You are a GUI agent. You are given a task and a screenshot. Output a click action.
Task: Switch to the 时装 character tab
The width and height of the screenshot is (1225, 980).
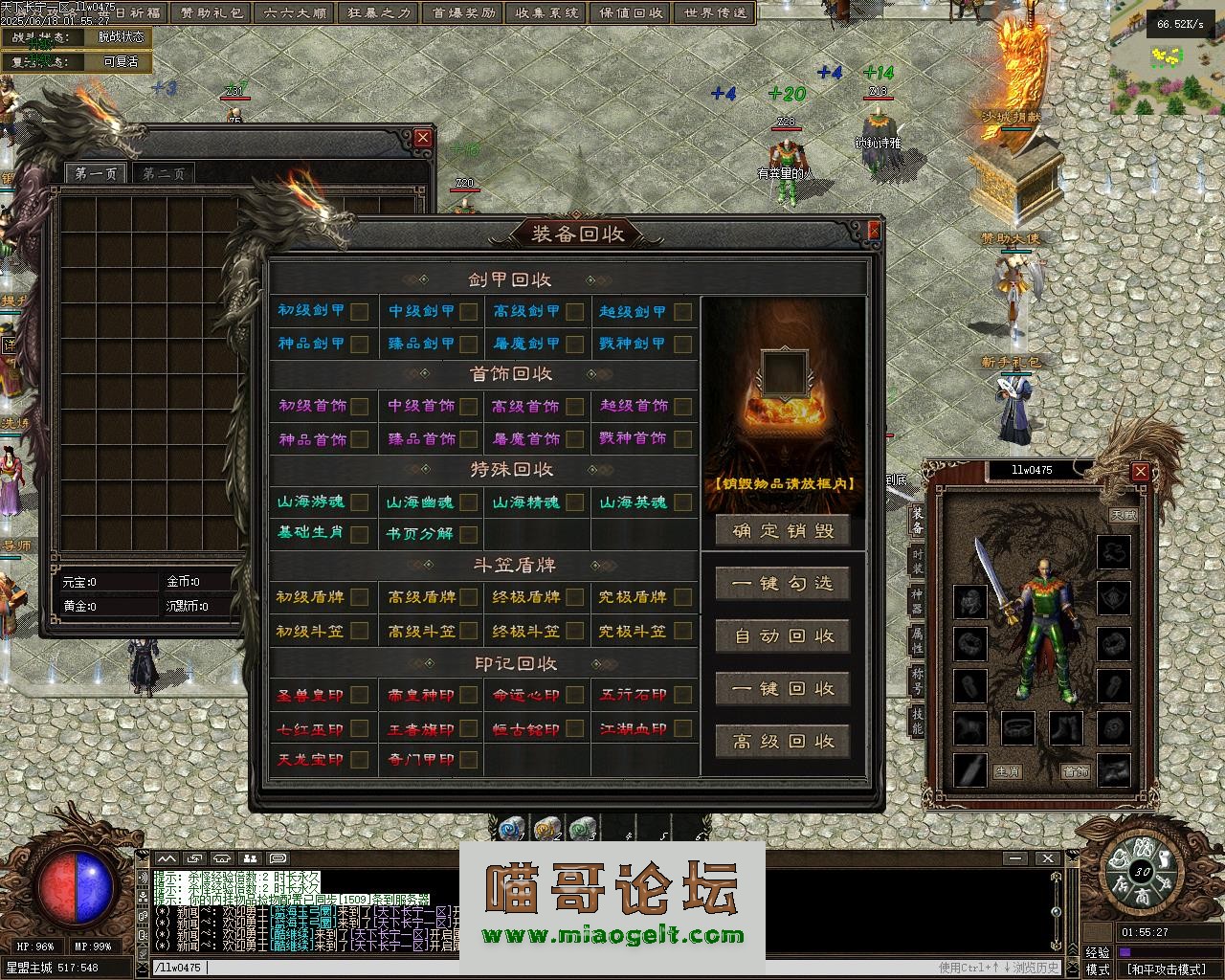[917, 562]
